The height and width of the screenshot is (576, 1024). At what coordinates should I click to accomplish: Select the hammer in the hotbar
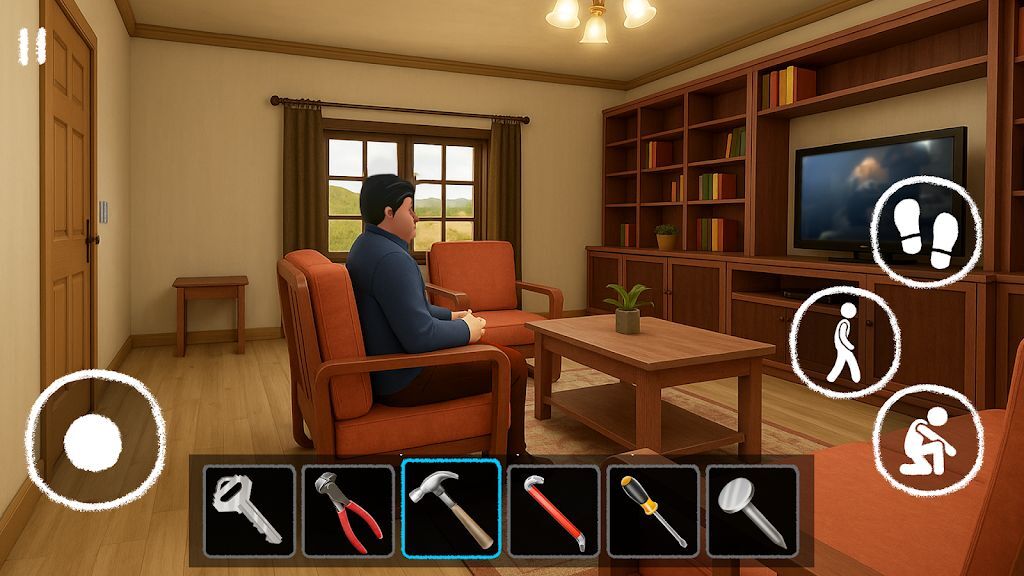(x=451, y=510)
